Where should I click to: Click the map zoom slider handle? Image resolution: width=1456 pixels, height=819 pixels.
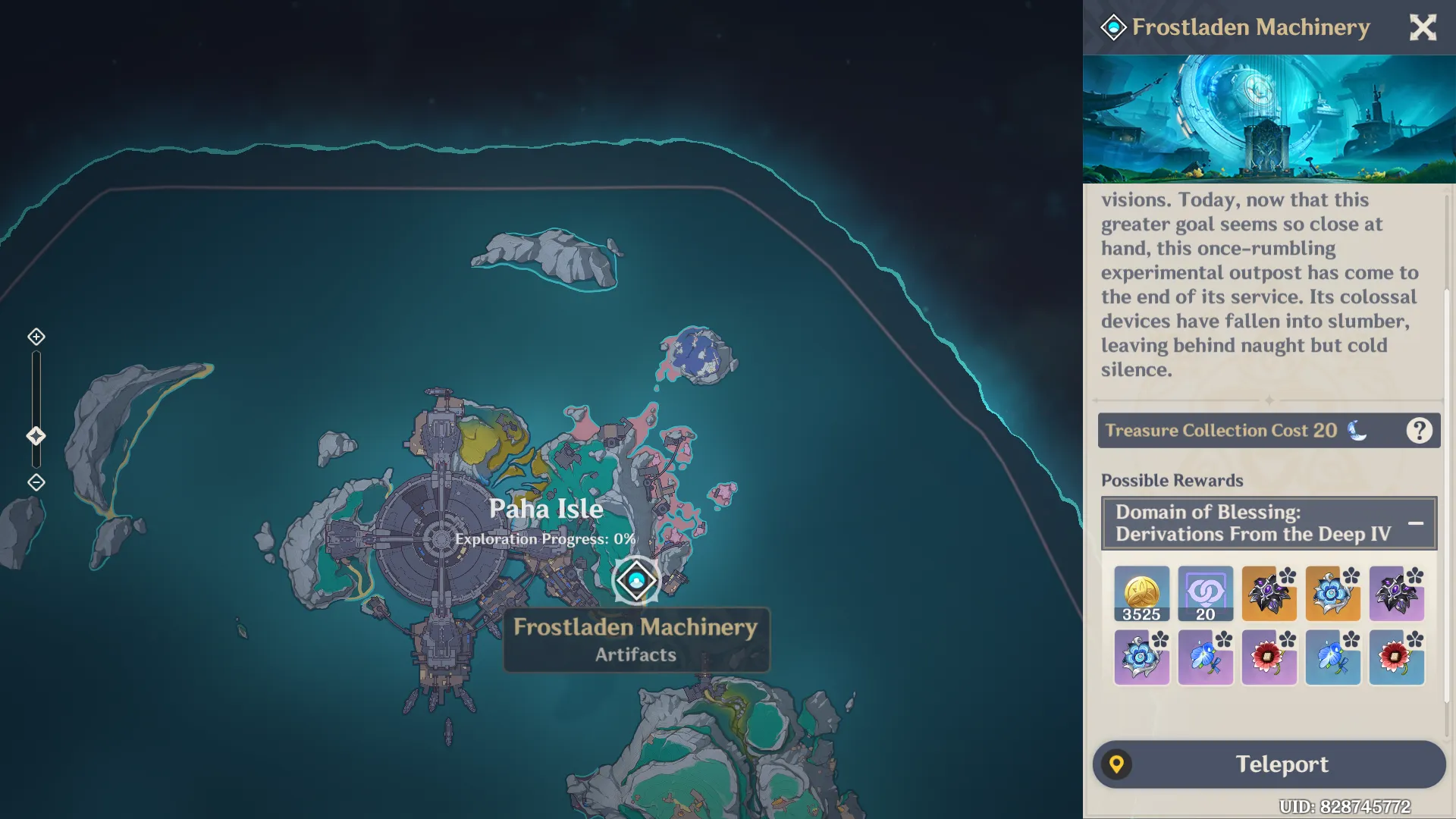pos(36,436)
